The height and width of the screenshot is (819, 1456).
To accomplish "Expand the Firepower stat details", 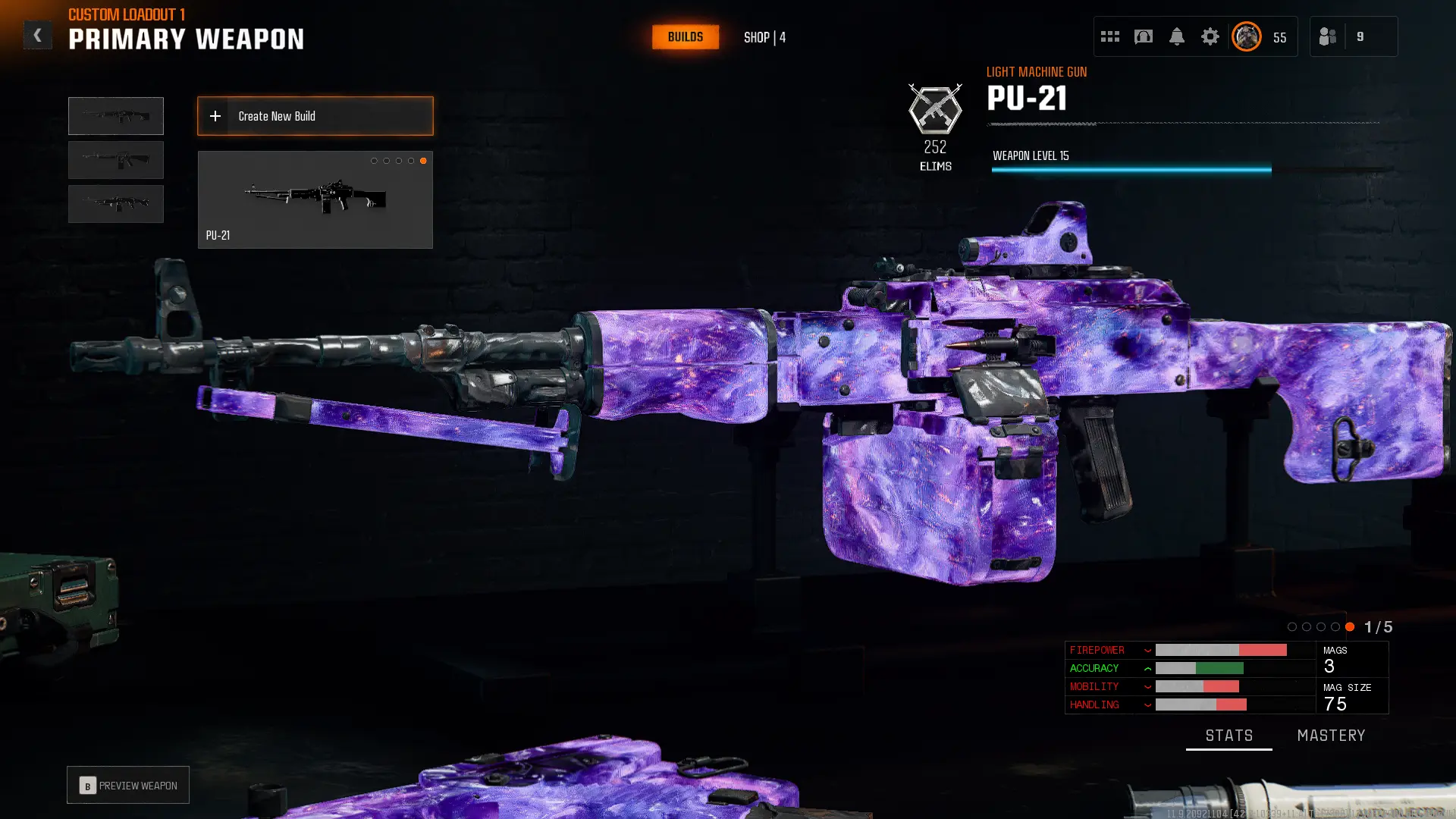I will point(1147,650).
